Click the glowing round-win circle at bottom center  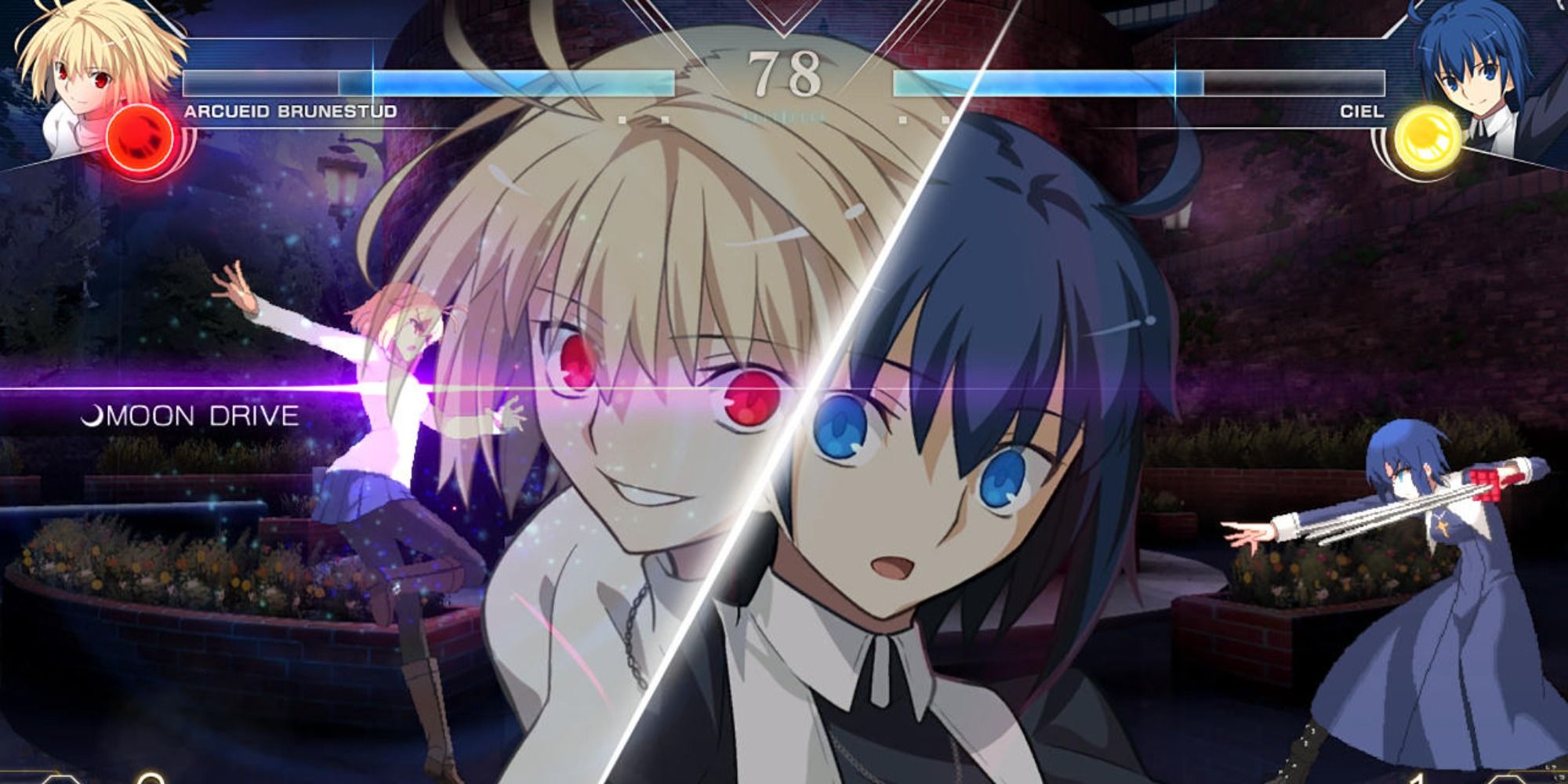[151, 779]
